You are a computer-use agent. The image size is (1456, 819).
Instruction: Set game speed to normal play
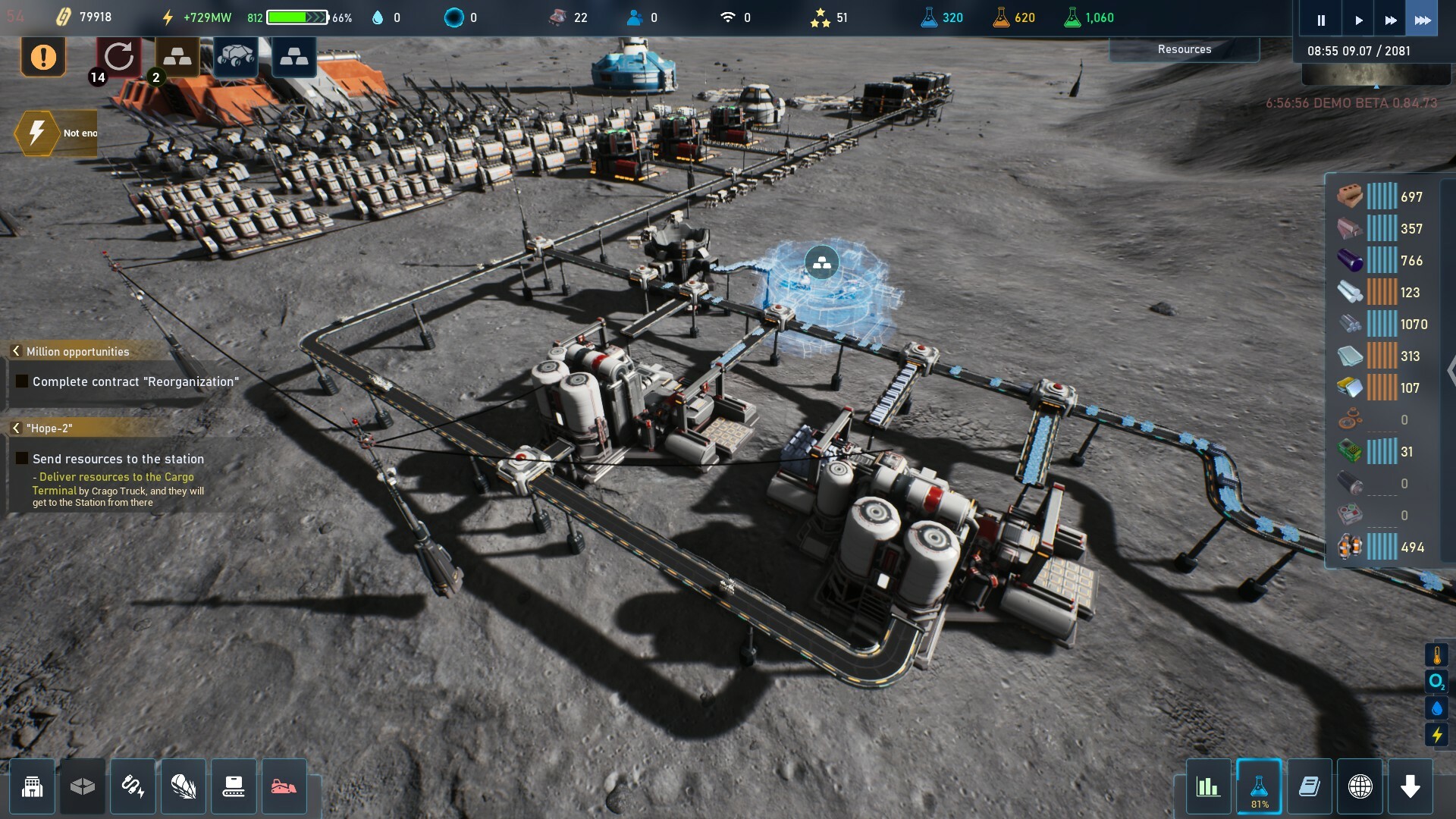point(1358,20)
